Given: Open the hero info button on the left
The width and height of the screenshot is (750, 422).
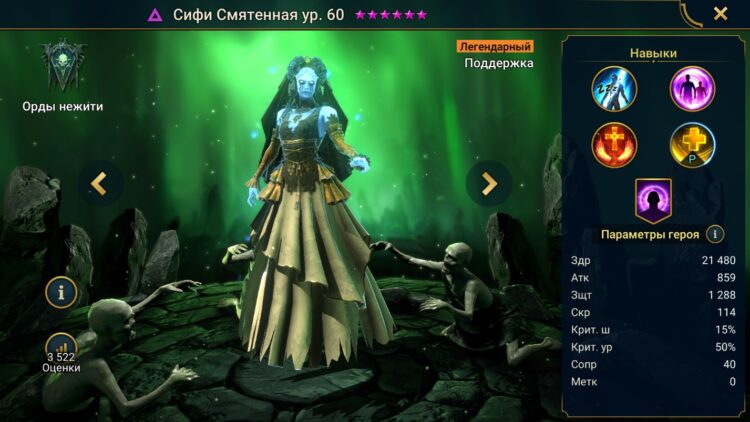Looking at the screenshot, I should coord(61,293).
